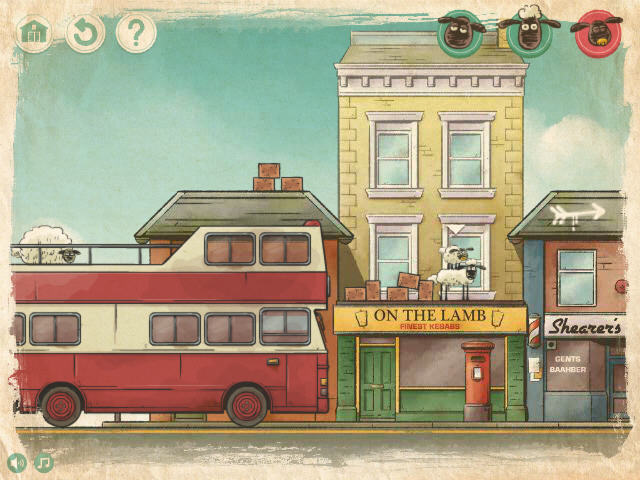Toggle the music note button
640x480 pixels.
tap(44, 463)
